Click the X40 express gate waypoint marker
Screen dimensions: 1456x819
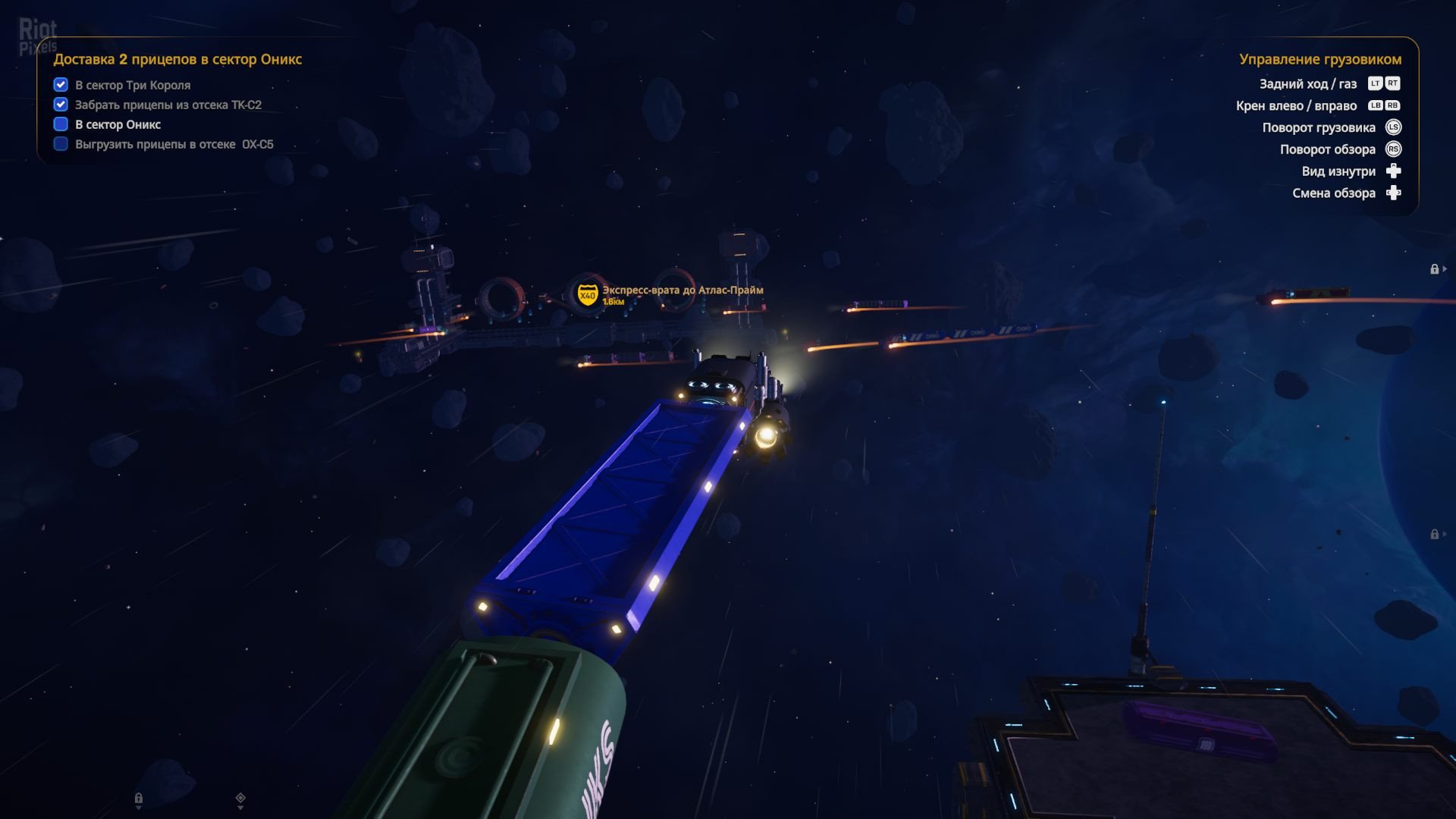pyautogui.click(x=587, y=294)
